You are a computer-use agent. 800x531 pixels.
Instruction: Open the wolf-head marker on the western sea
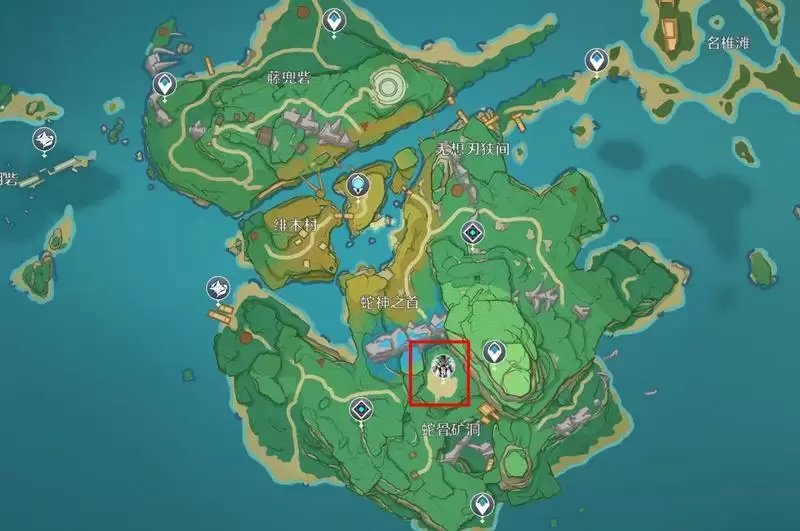coord(45,140)
